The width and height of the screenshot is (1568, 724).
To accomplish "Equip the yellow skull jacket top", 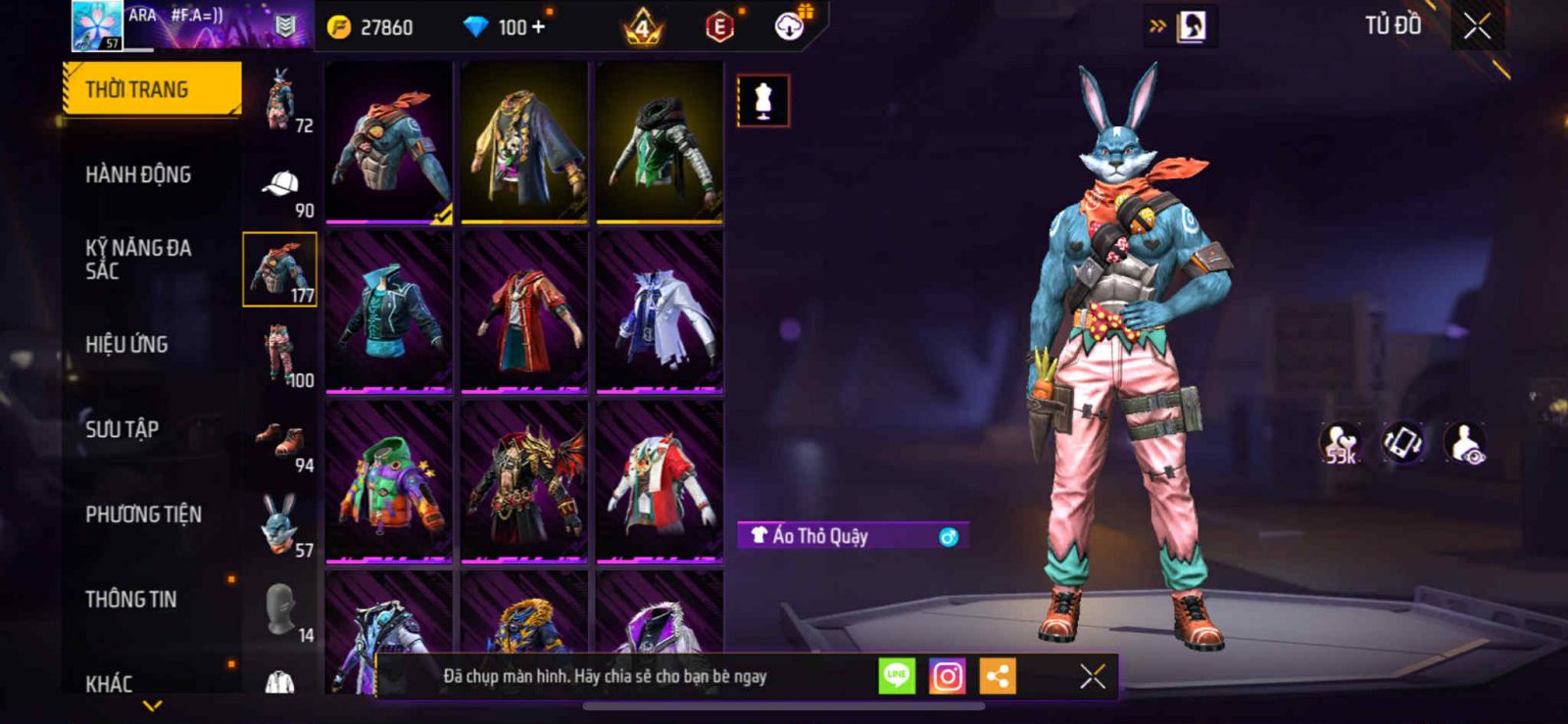I will pyautogui.click(x=524, y=142).
